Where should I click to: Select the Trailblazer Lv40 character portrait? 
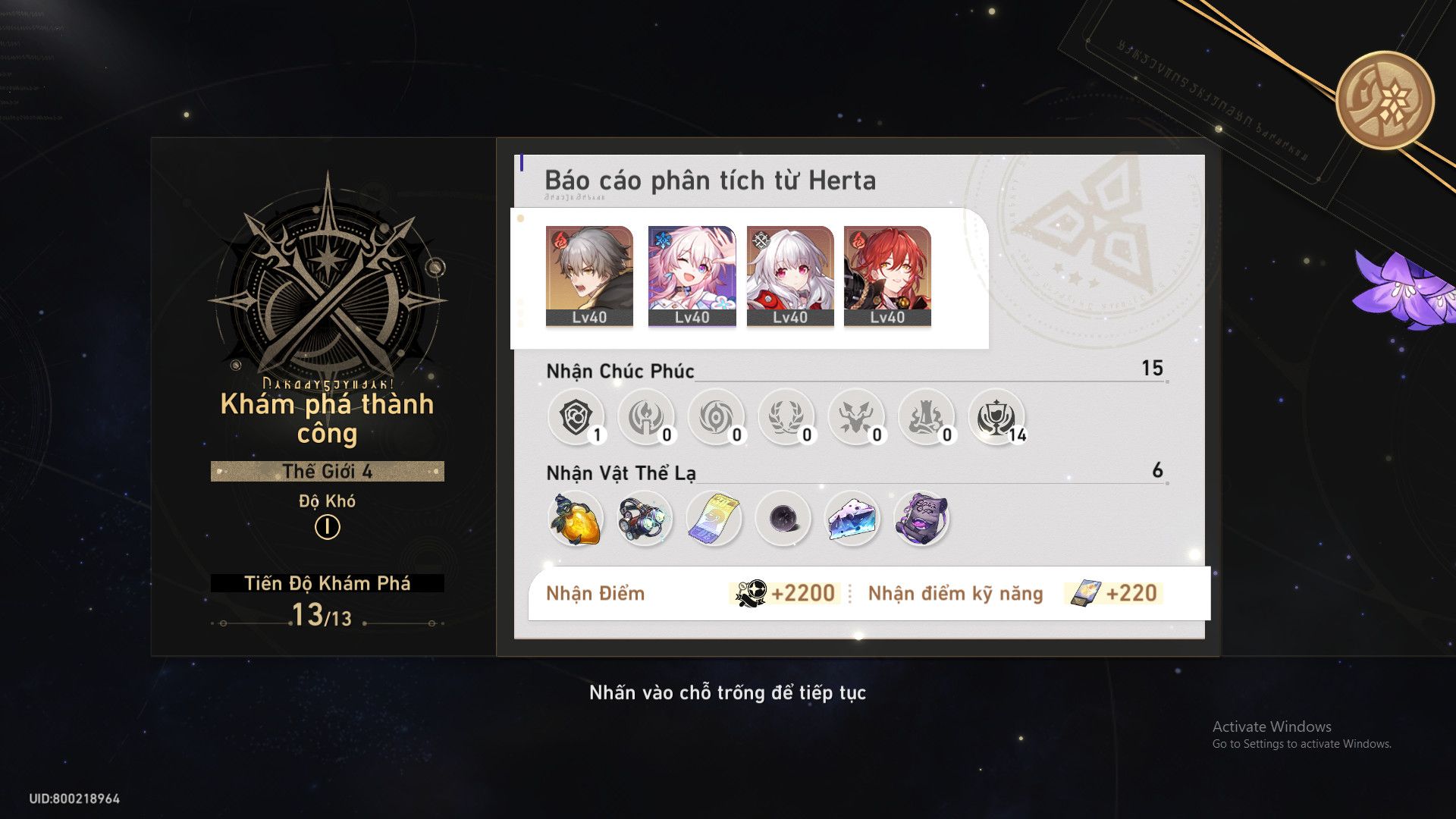[588, 277]
